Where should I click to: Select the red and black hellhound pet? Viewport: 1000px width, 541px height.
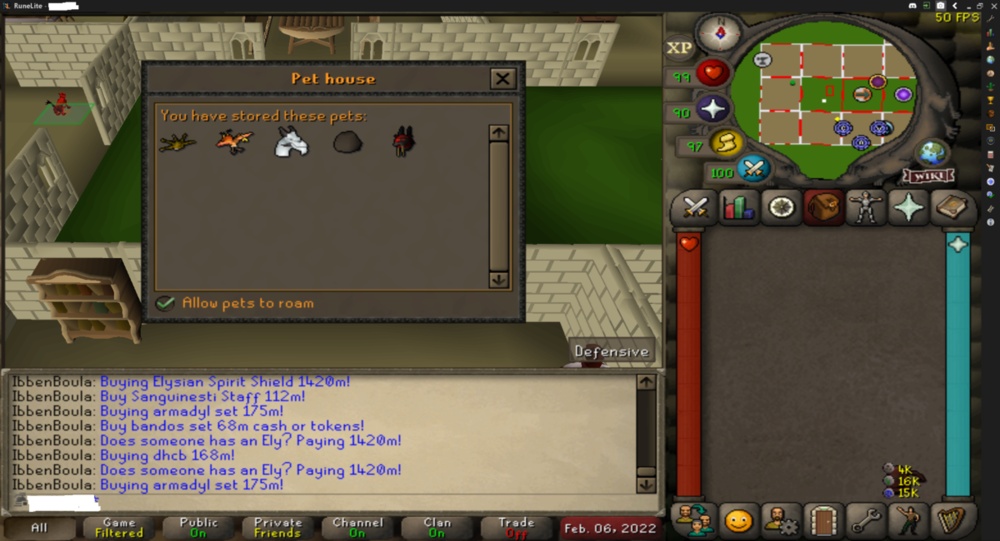(x=403, y=142)
